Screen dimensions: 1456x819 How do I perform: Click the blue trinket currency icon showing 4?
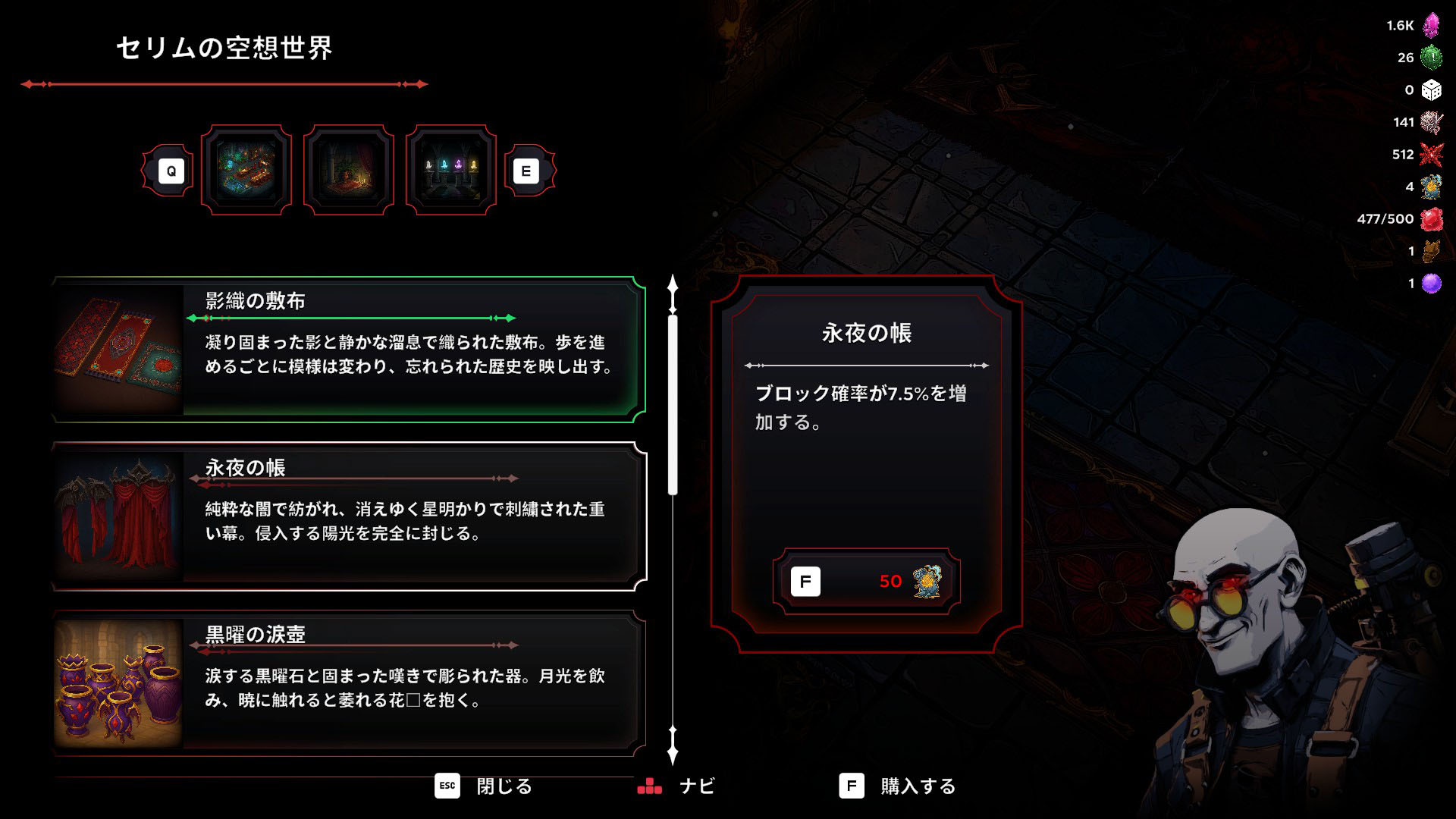1430,186
